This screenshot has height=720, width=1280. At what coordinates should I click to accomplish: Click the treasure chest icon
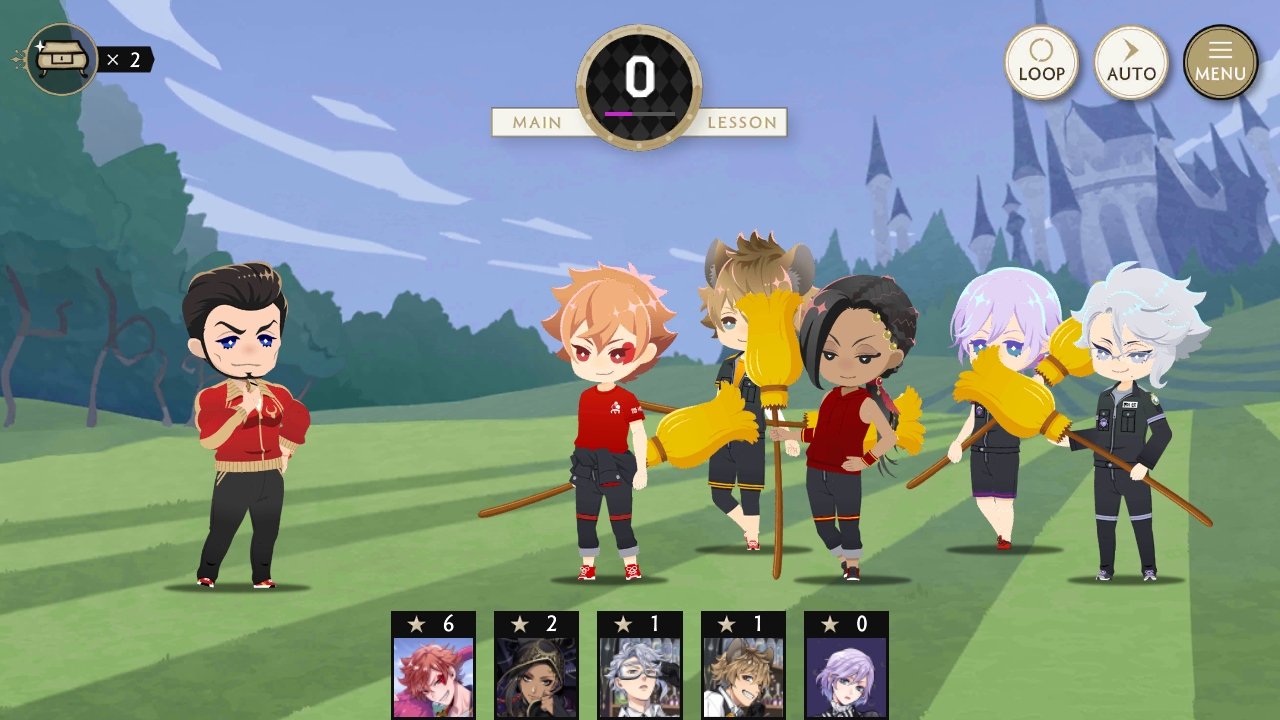pyautogui.click(x=62, y=60)
